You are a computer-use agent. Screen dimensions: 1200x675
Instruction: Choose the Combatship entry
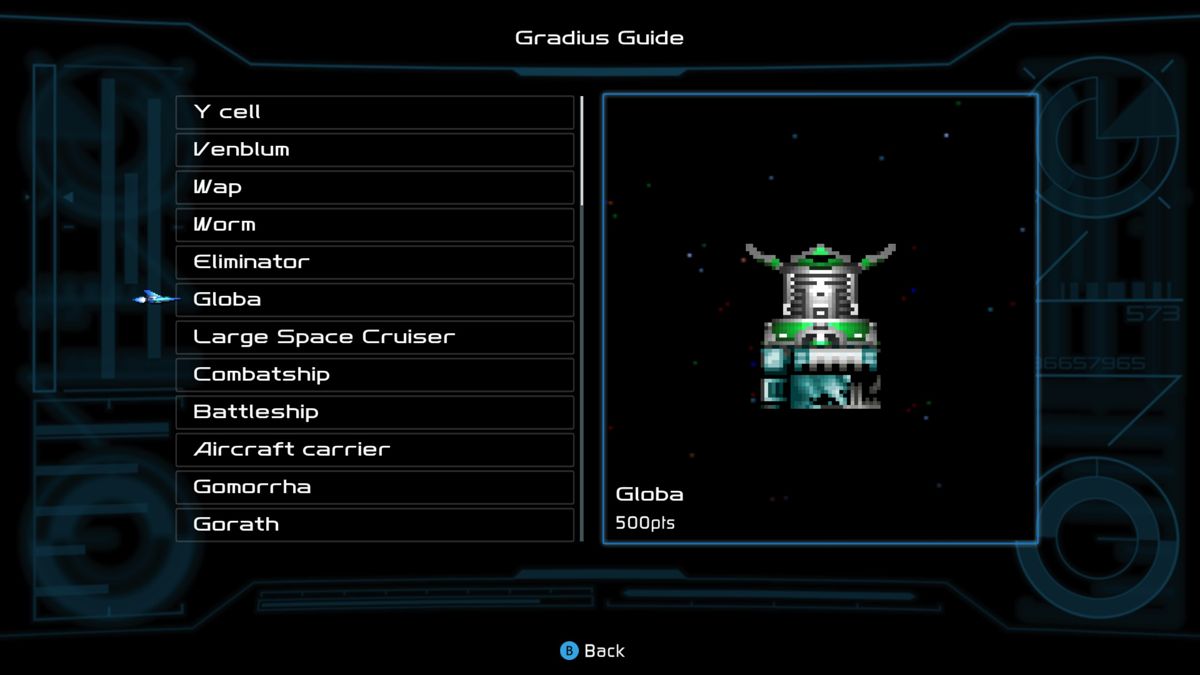click(375, 375)
